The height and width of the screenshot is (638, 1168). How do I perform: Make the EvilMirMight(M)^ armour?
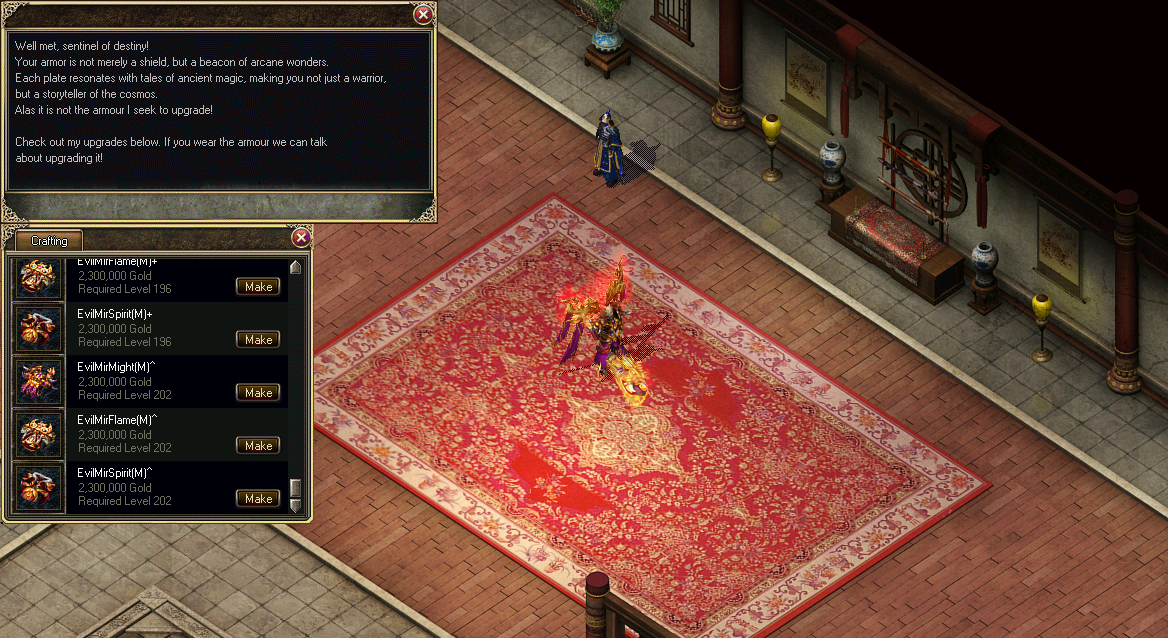tap(258, 393)
